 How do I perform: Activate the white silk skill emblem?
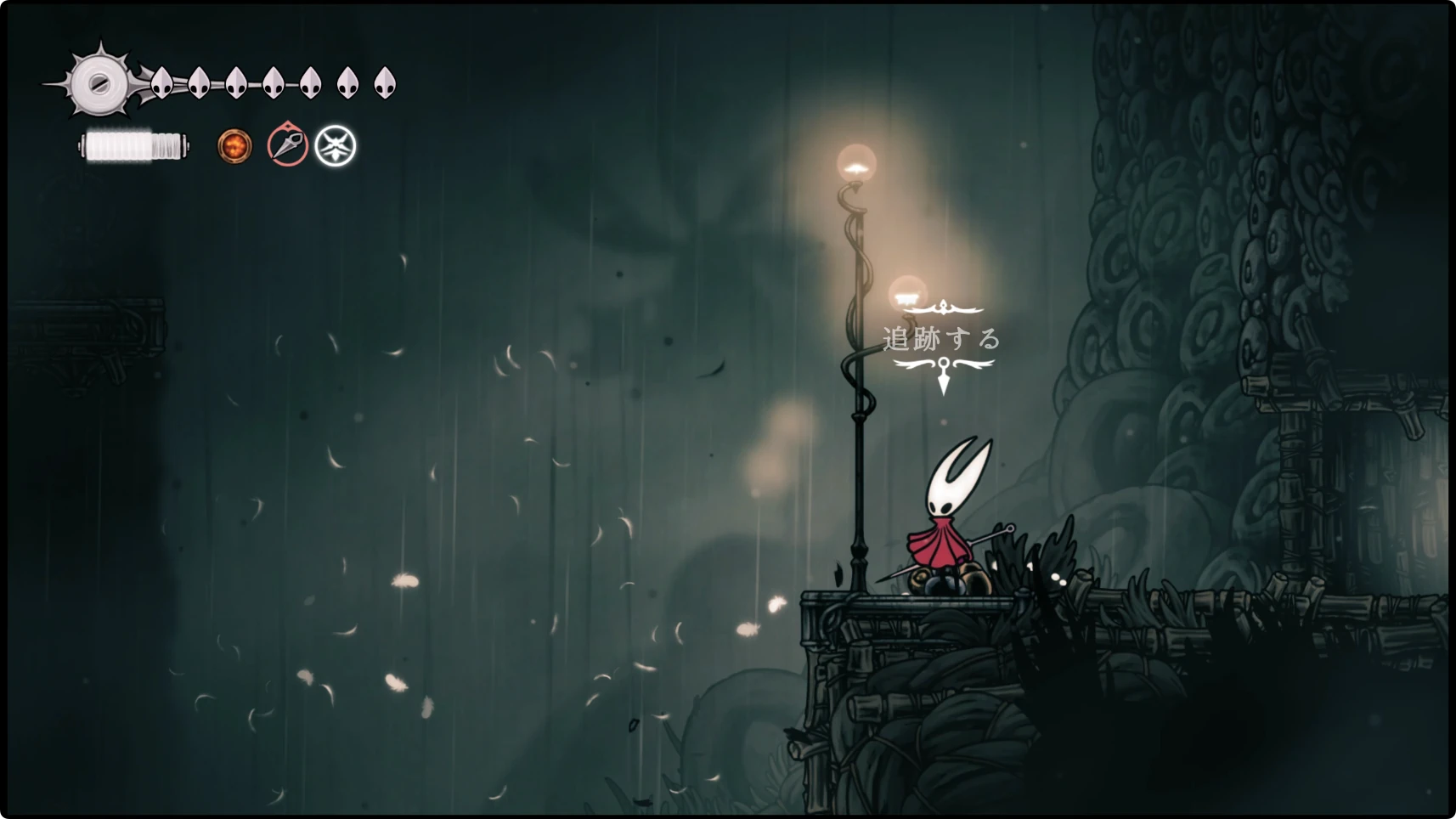(336, 146)
